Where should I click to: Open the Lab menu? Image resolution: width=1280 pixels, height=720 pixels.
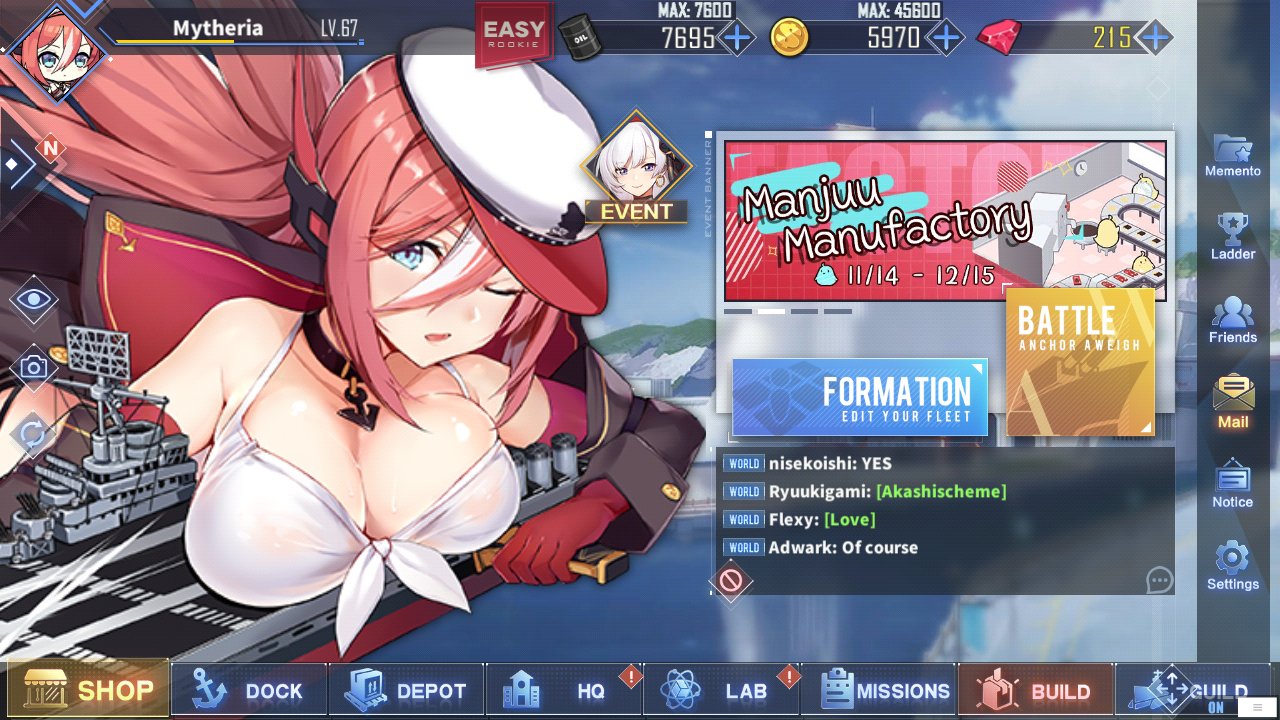(720, 690)
